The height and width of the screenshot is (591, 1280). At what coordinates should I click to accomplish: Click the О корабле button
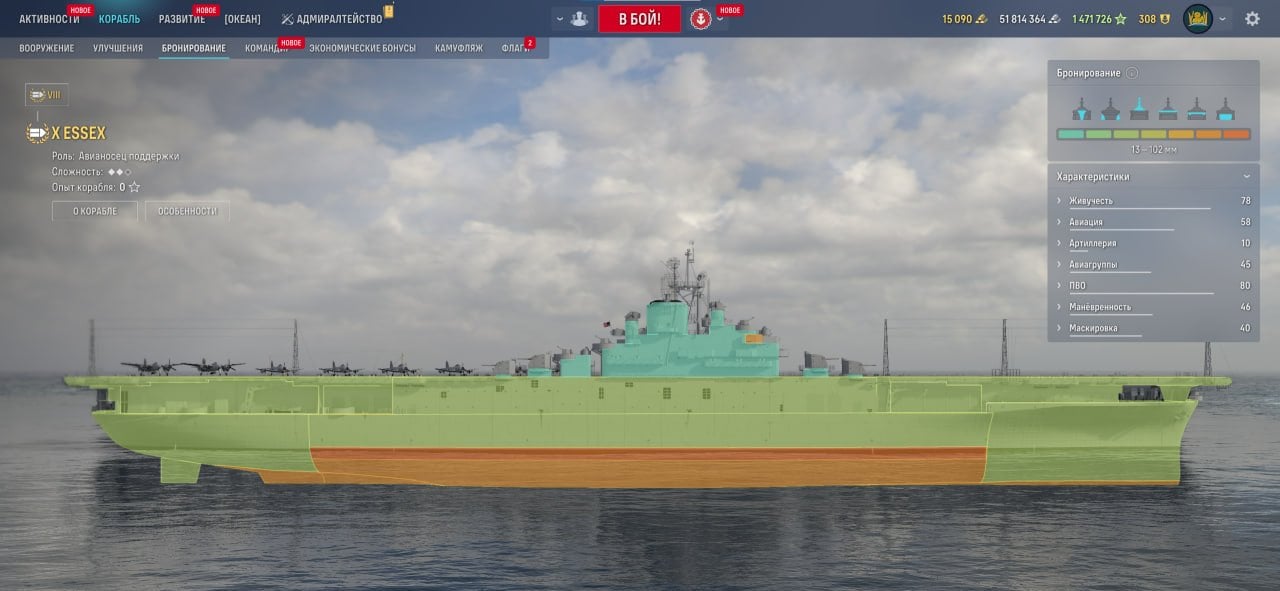[x=95, y=211]
